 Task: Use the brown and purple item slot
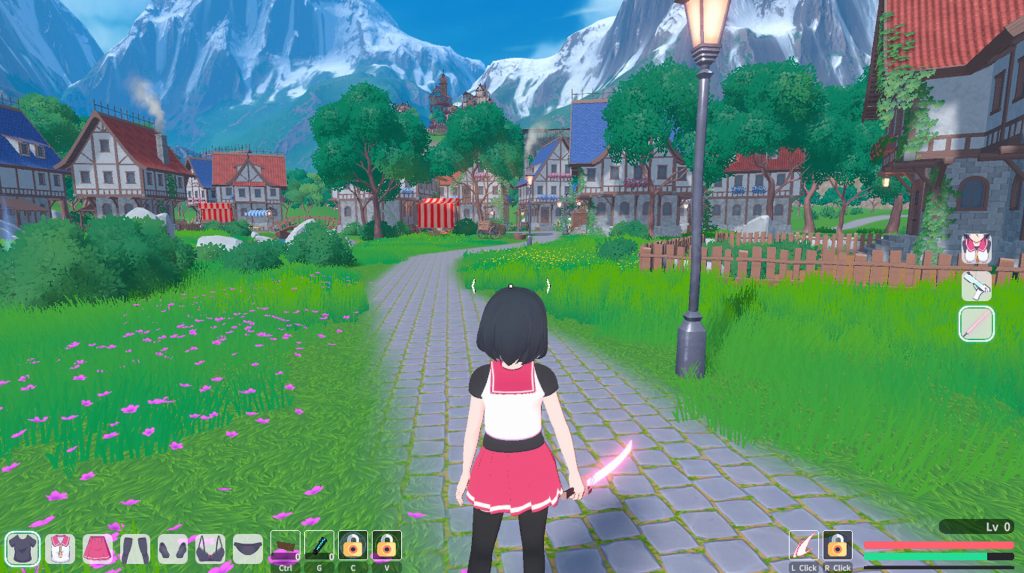pos(285,546)
